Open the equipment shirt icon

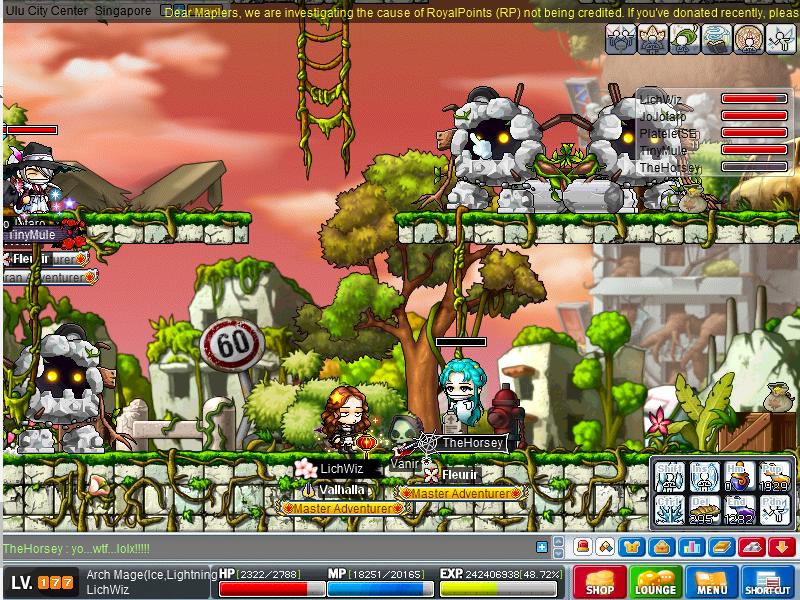click(632, 547)
